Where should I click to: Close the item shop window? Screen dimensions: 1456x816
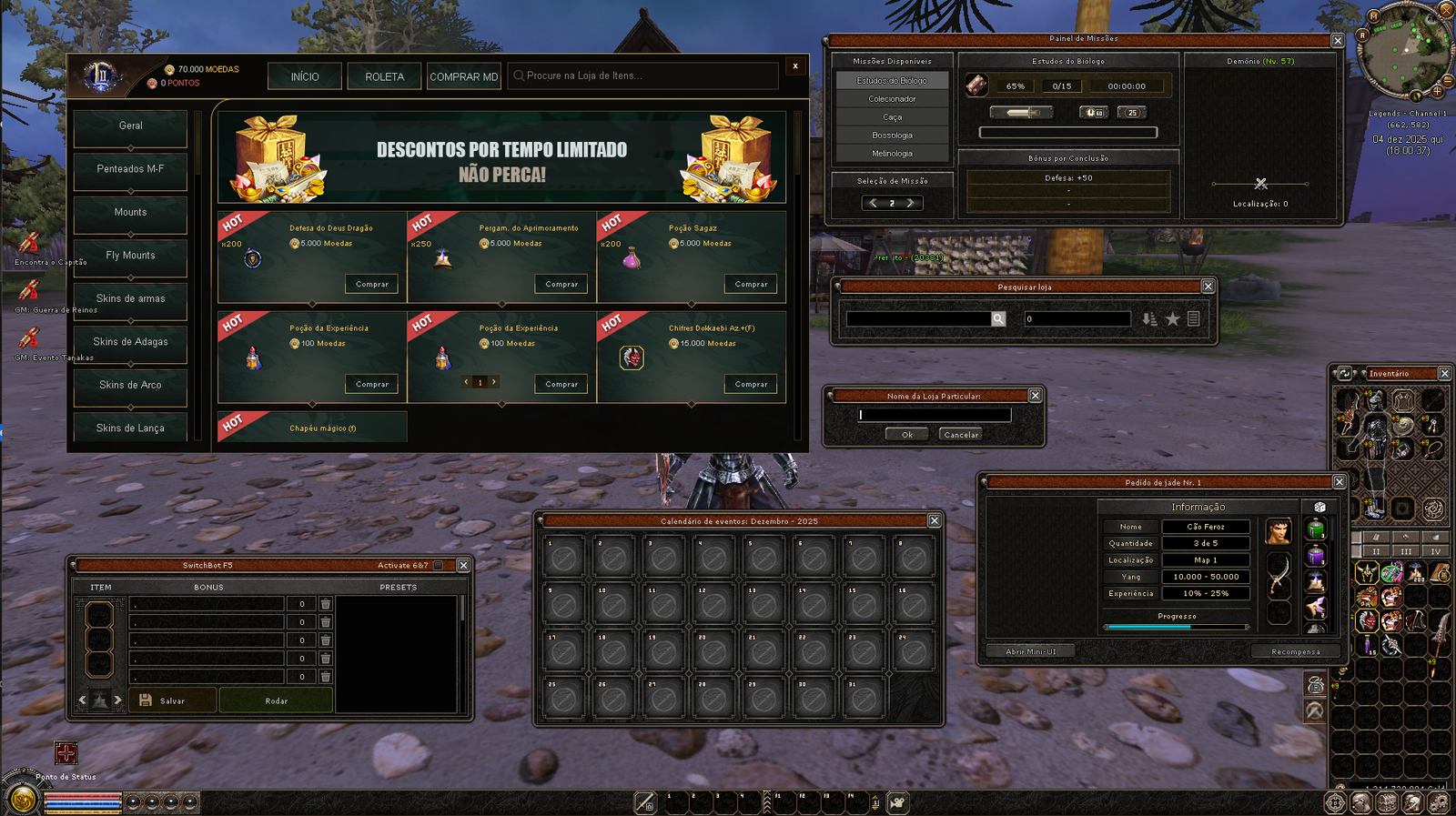point(795,65)
